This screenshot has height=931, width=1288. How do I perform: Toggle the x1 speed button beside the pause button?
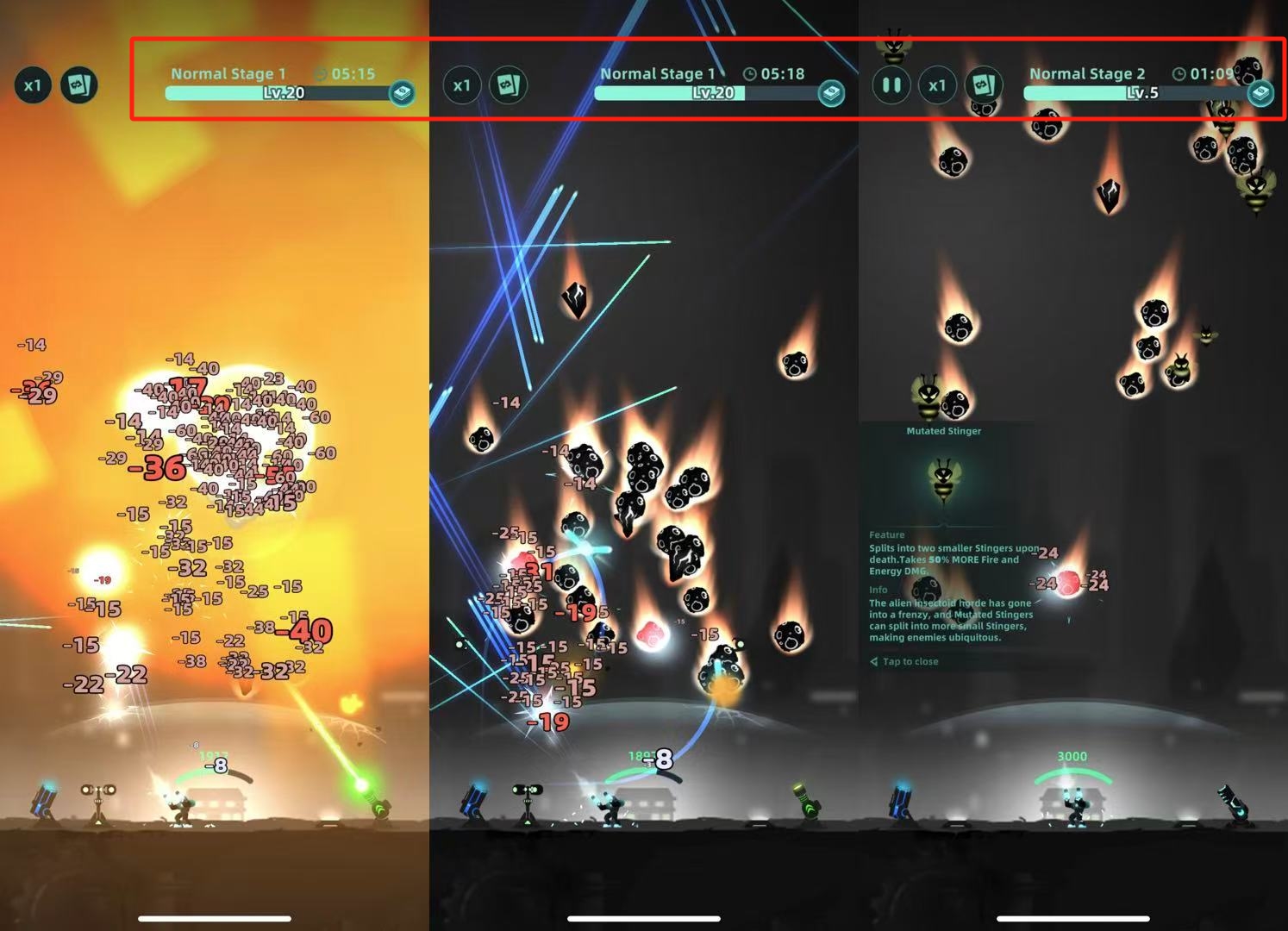point(937,85)
